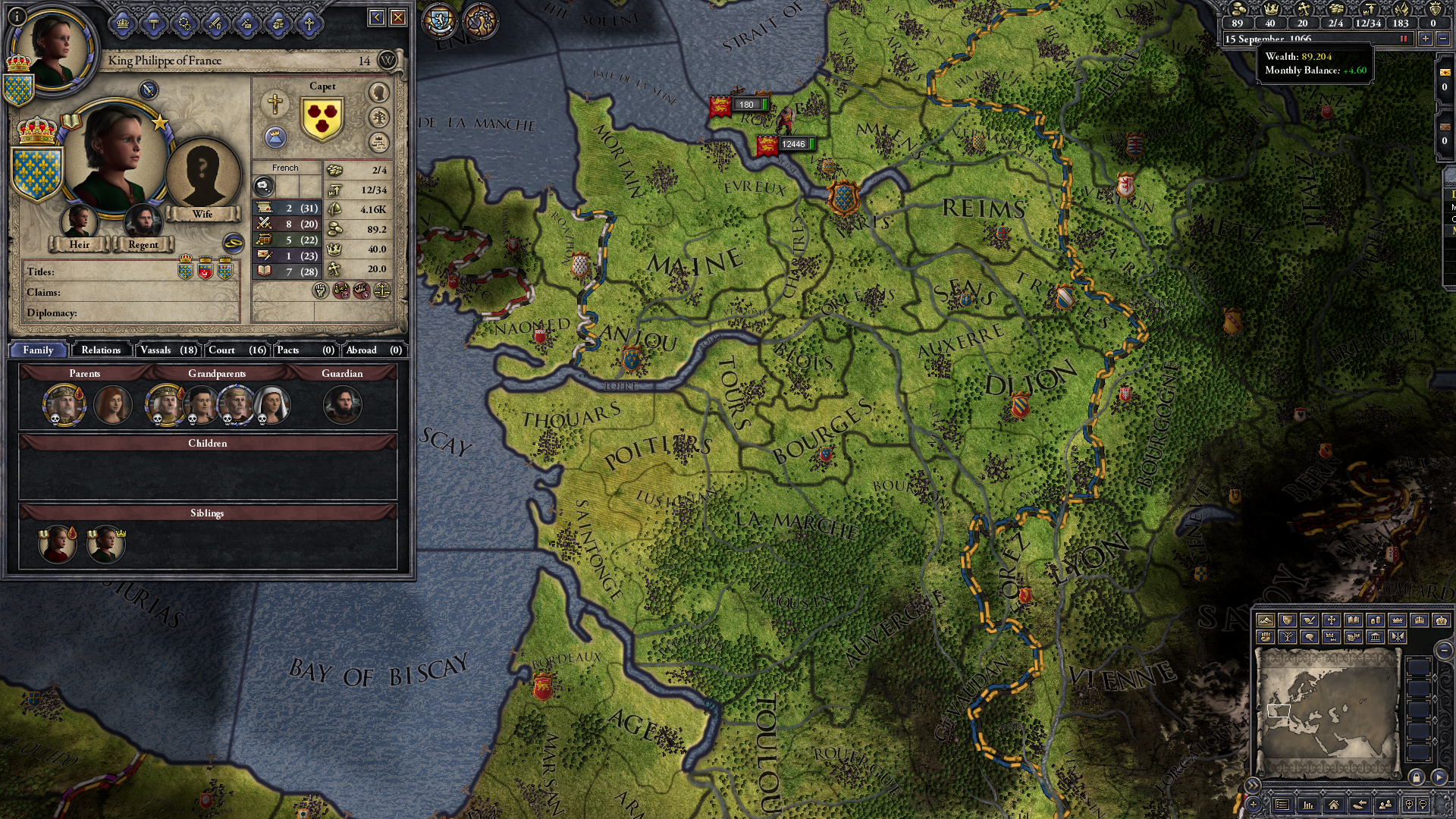
Task: Toggle the red pause indicator
Action: click(x=1403, y=39)
